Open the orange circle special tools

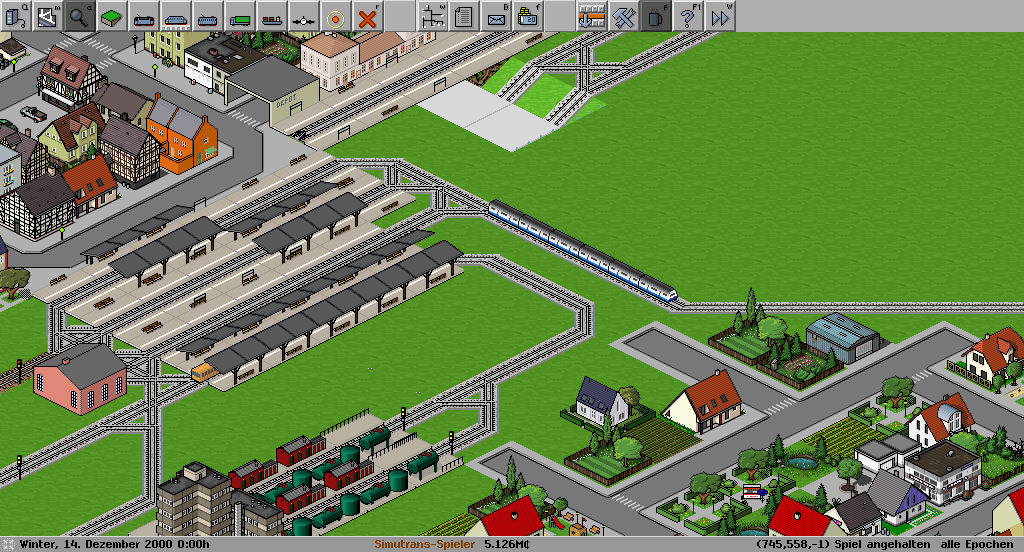[x=335, y=15]
